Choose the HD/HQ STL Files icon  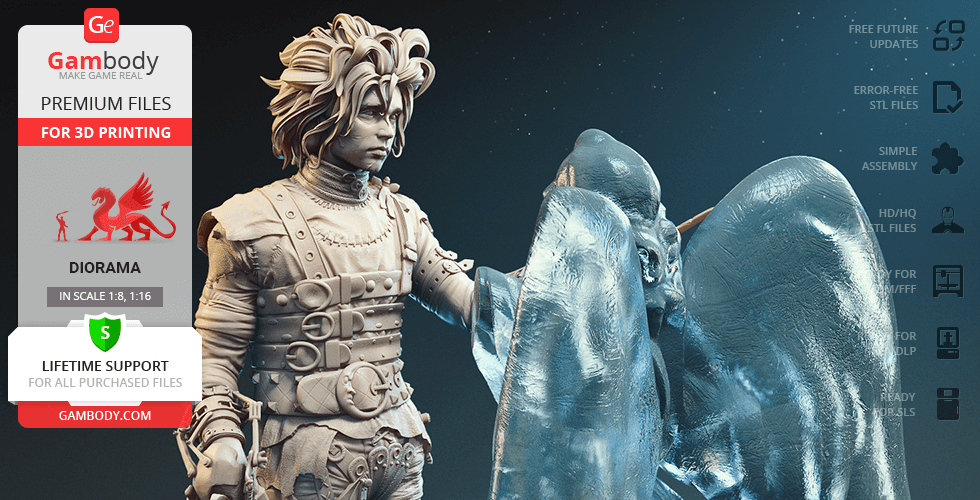[947, 219]
